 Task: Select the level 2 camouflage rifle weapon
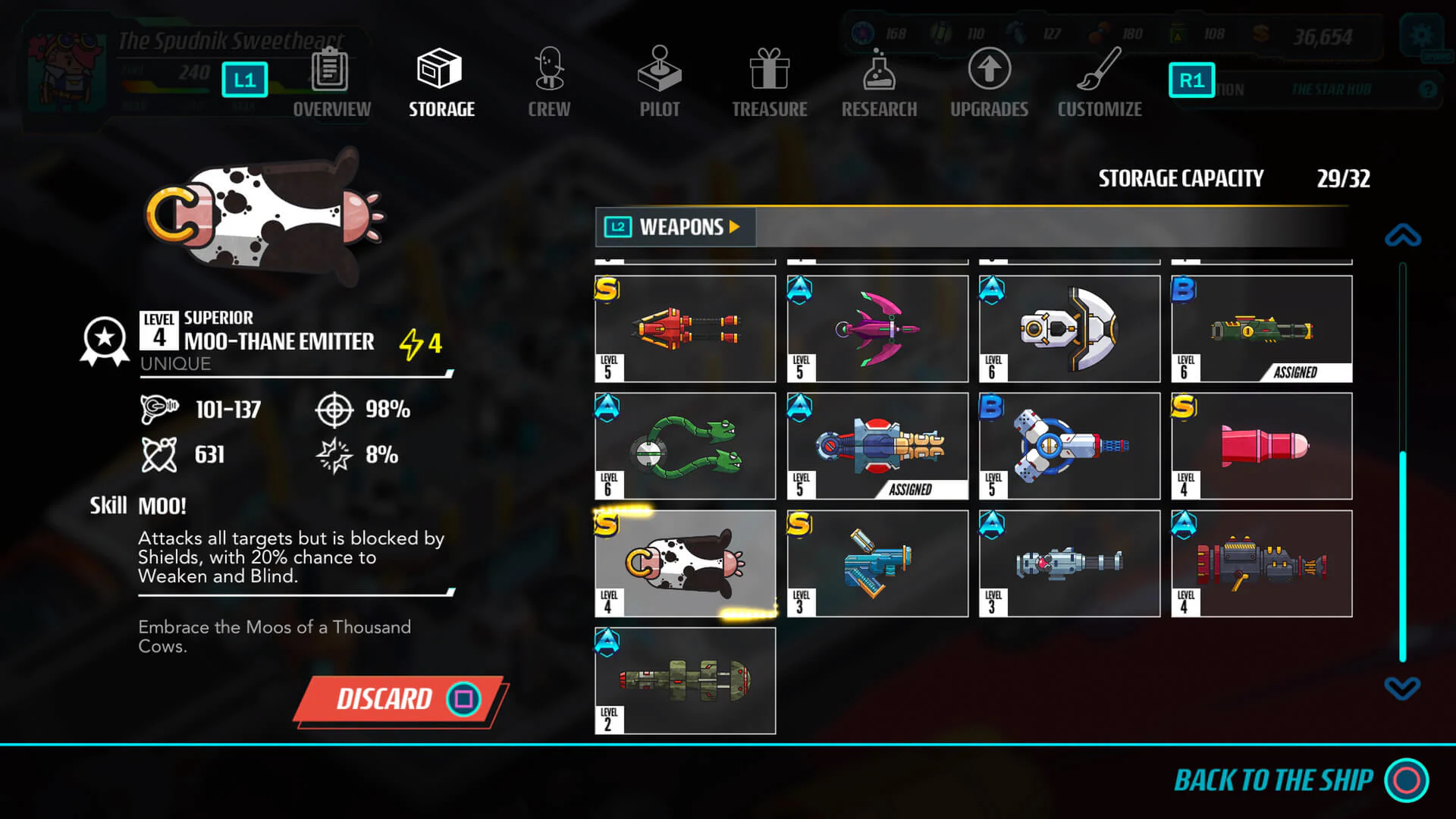pos(684,680)
